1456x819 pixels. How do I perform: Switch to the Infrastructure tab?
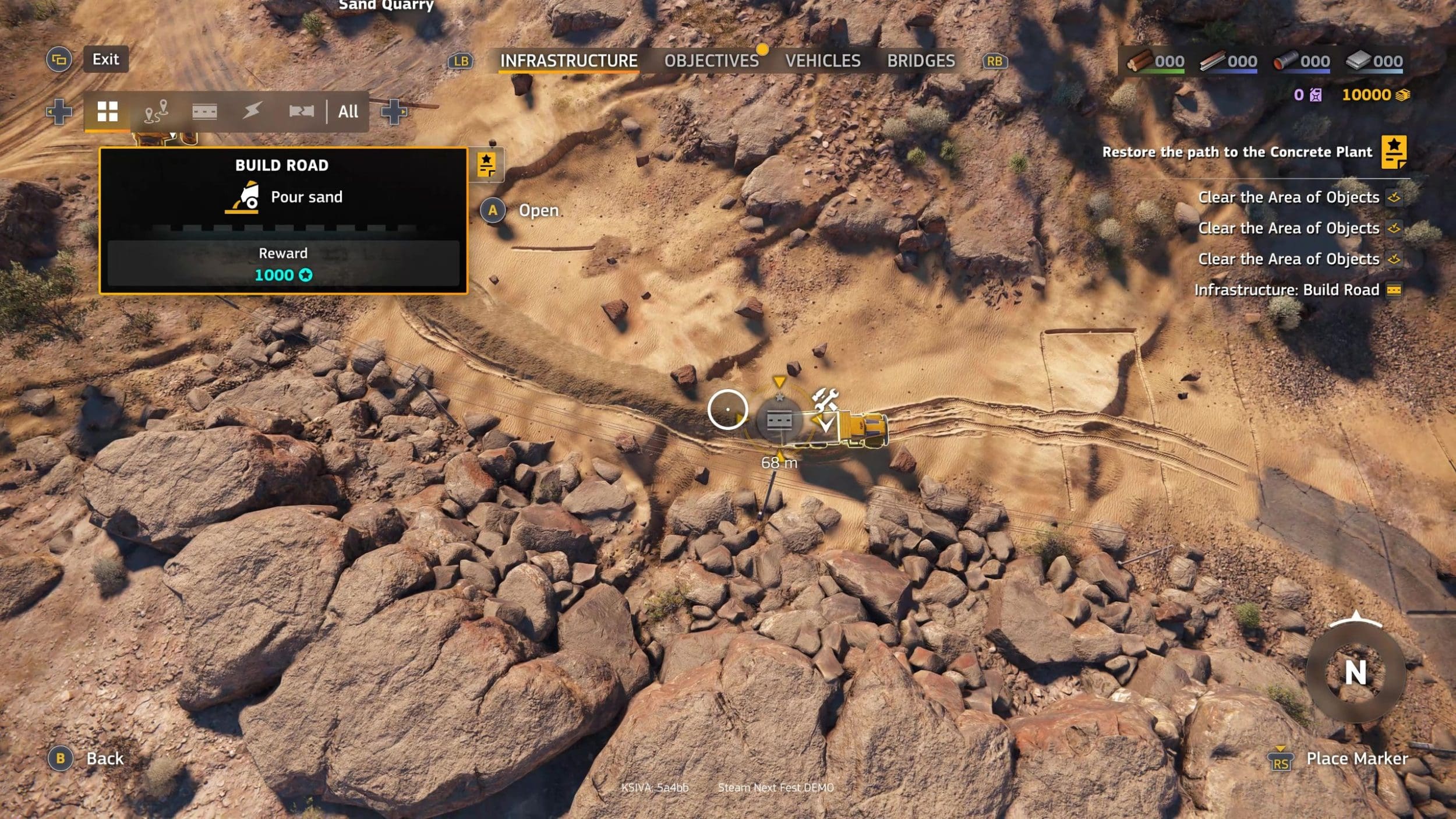pos(568,61)
